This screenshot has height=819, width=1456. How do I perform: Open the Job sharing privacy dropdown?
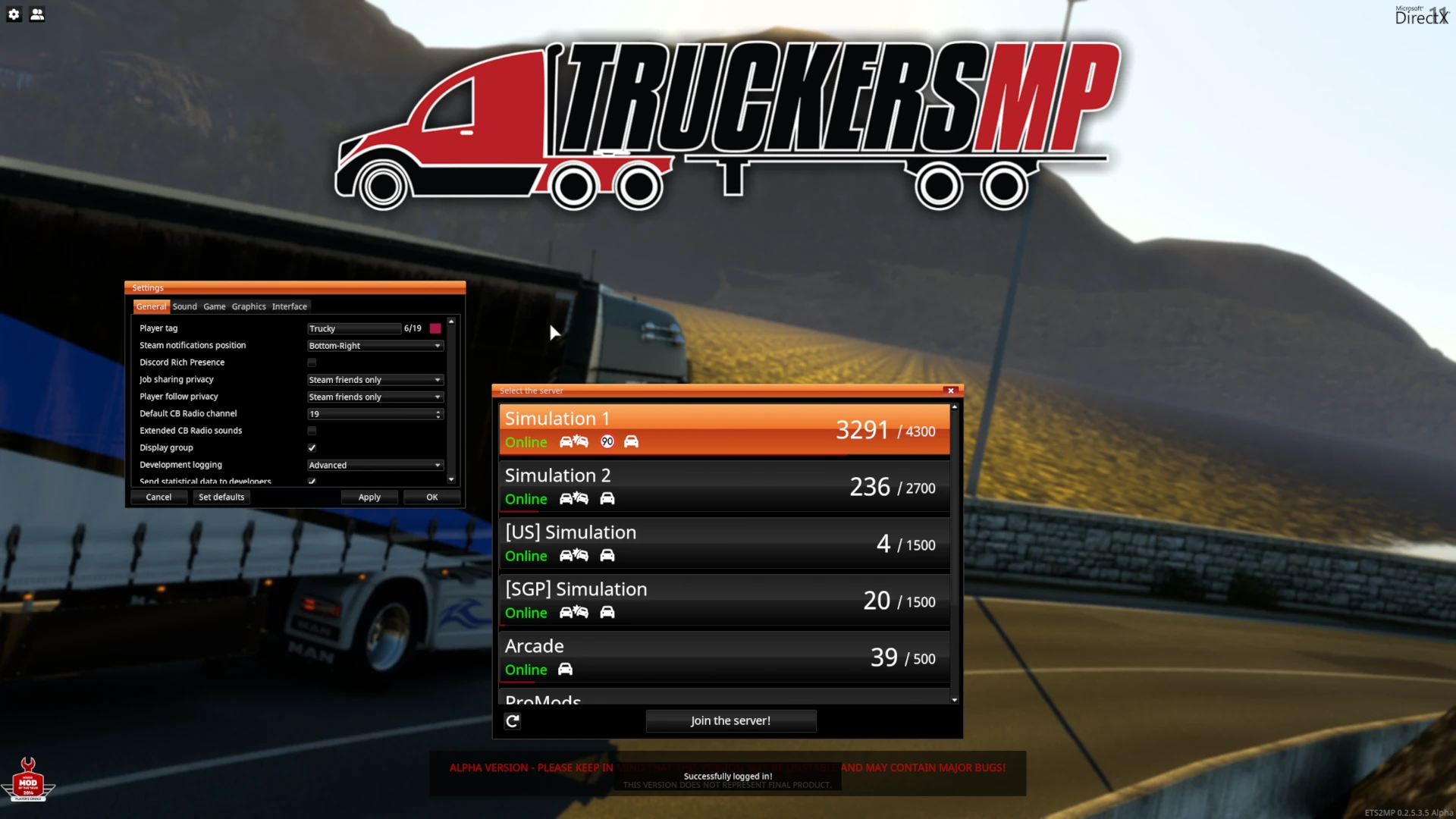375,380
